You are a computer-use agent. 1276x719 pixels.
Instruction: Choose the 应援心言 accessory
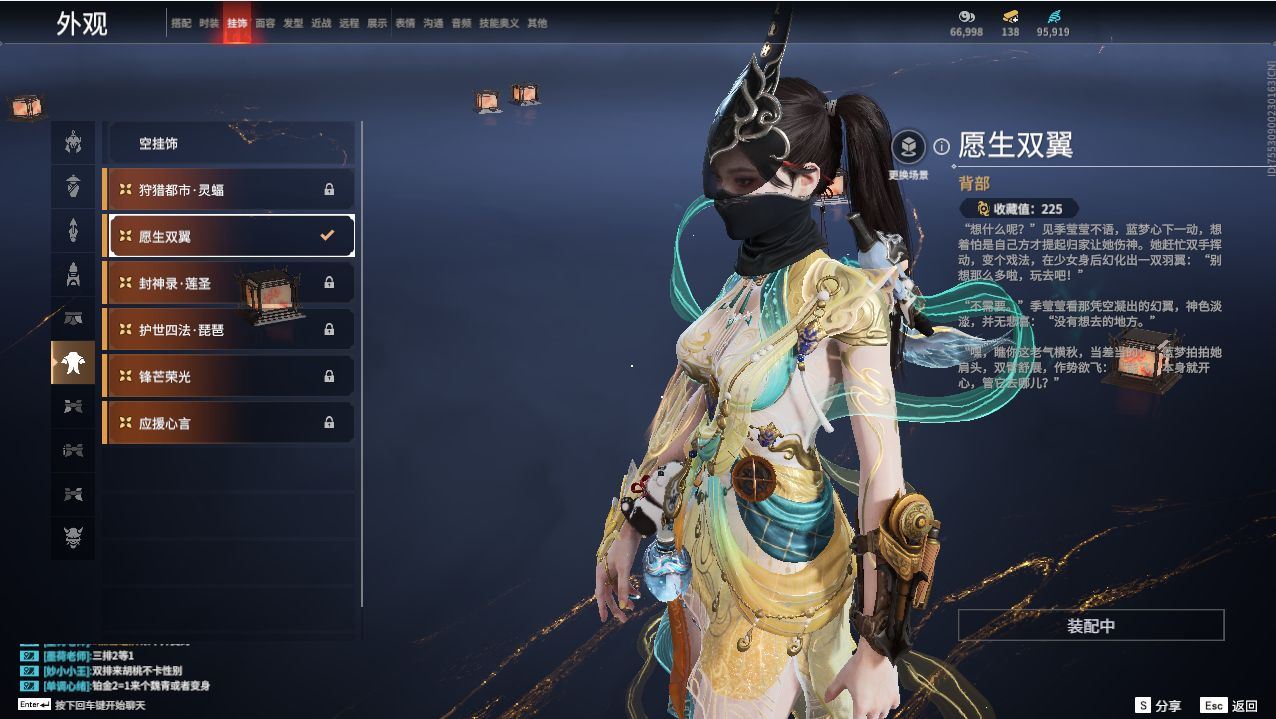point(230,423)
